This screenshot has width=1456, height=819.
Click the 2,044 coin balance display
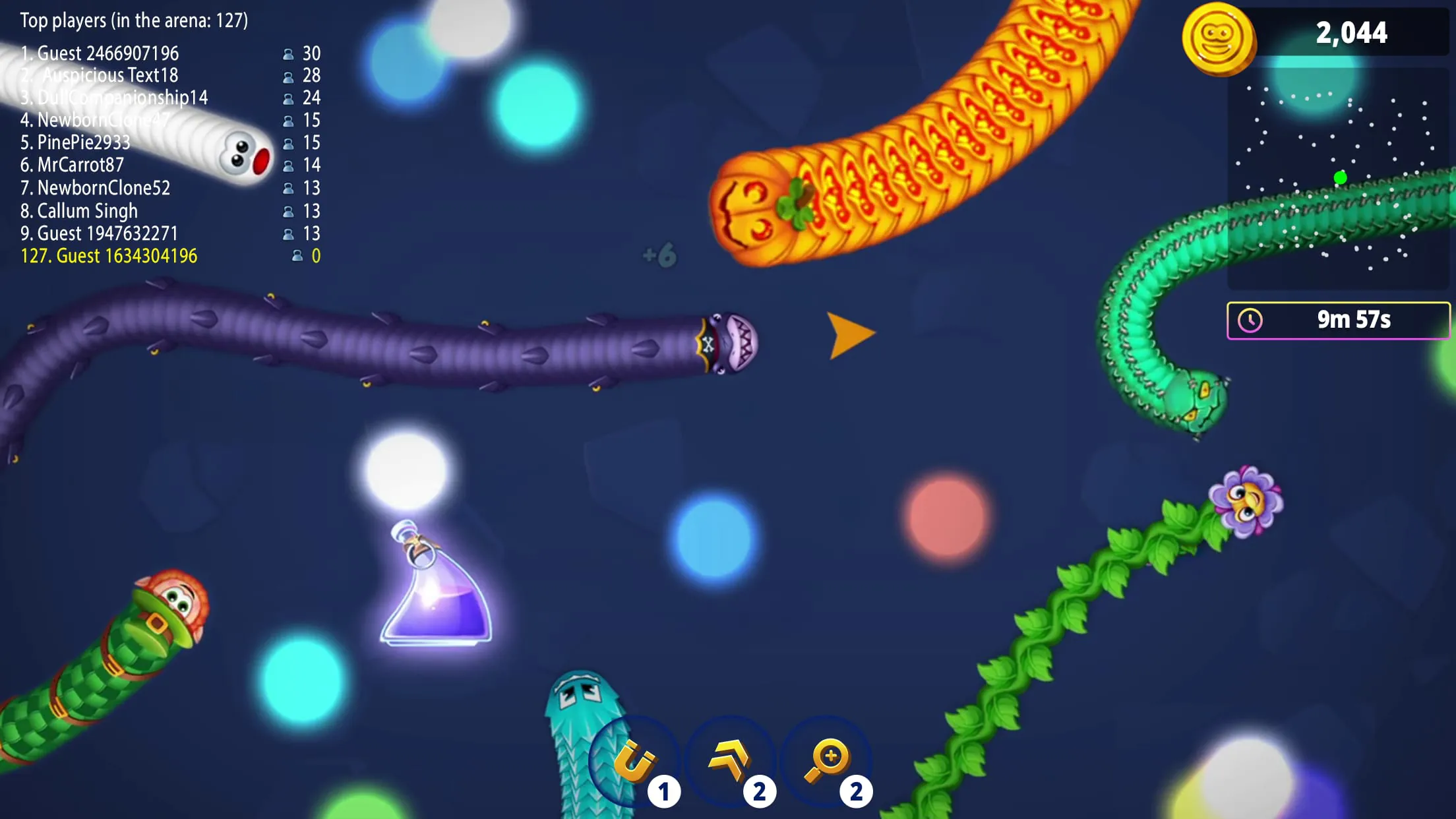(x=1353, y=33)
